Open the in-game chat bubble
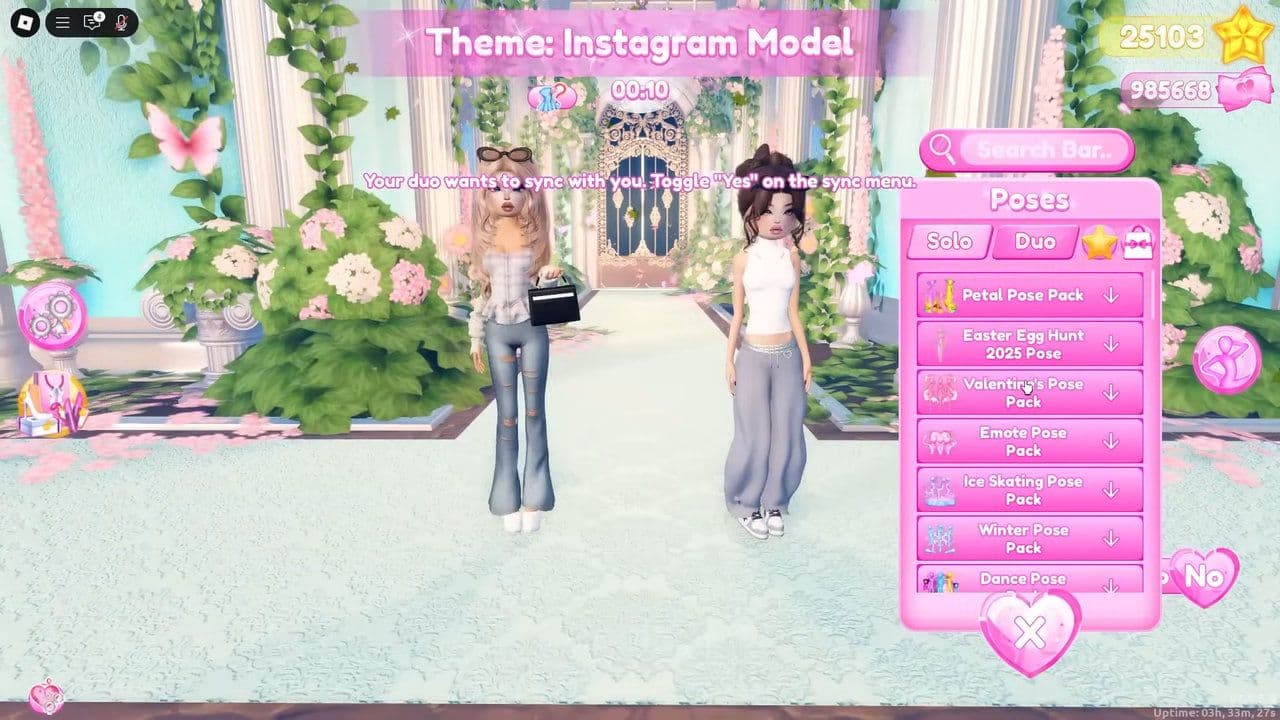 pos(93,22)
